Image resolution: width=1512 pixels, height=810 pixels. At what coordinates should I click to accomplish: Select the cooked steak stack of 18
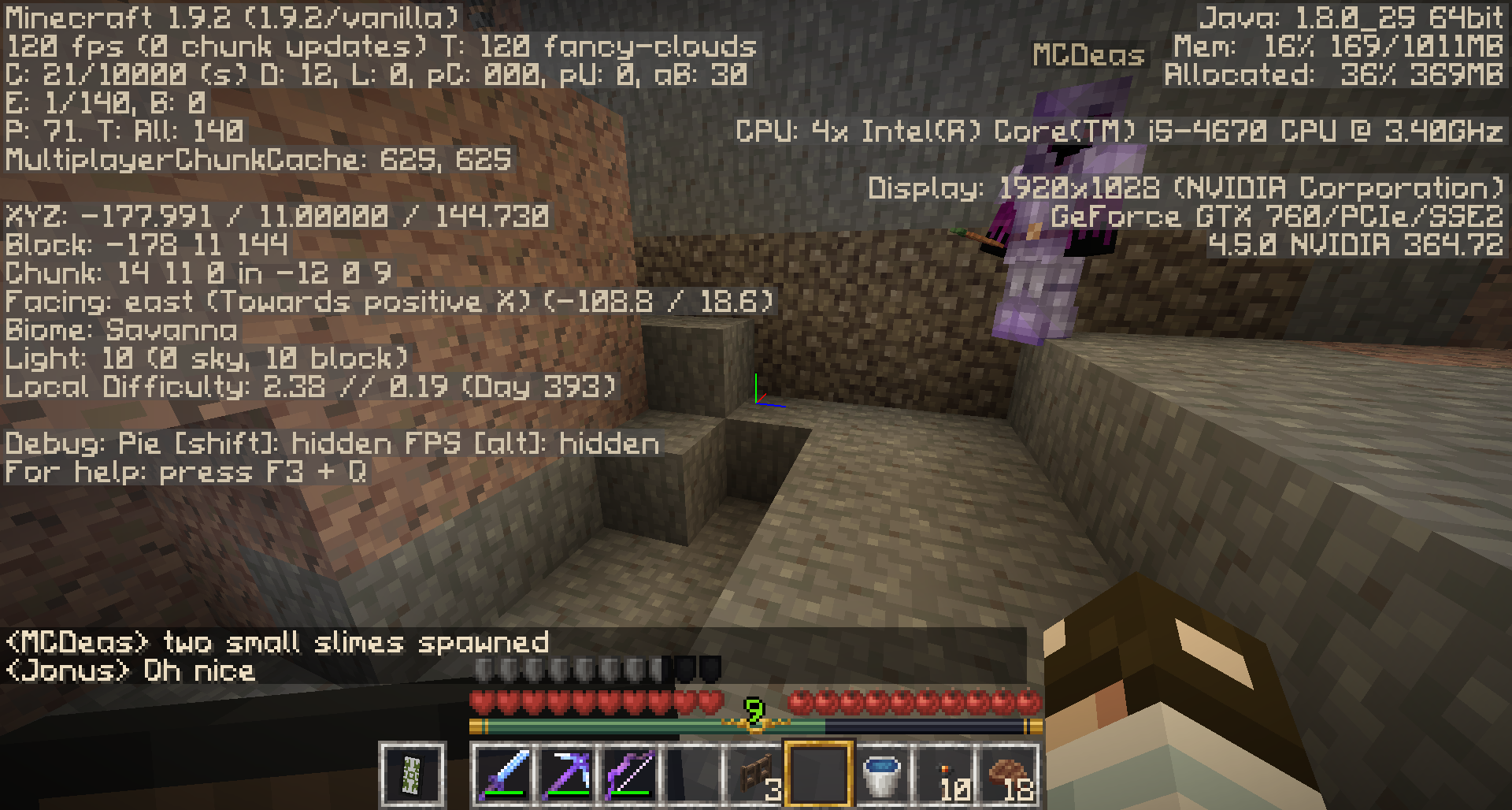pyautogui.click(x=1008, y=774)
